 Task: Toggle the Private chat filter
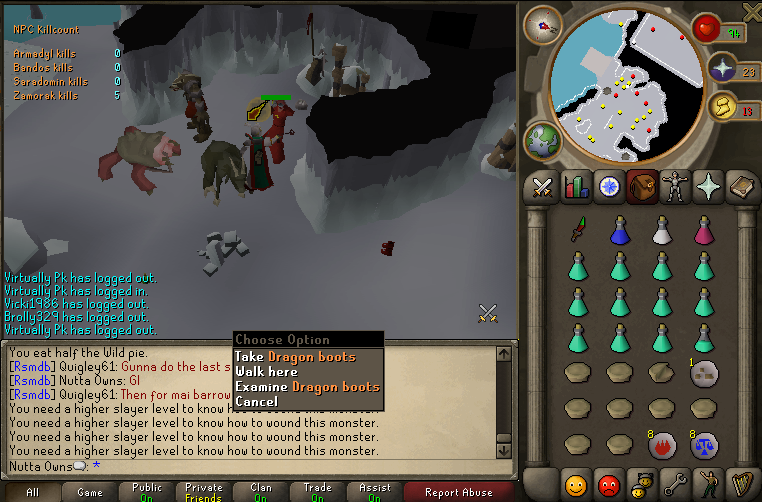(204, 492)
